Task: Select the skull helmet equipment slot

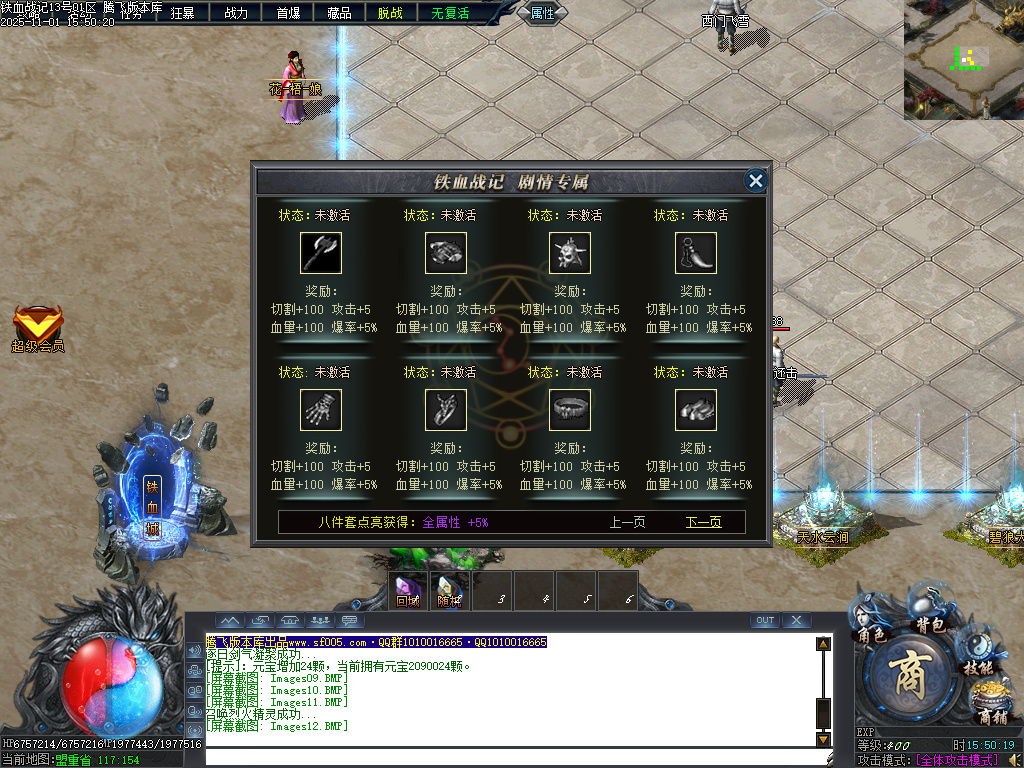Action: [570, 253]
